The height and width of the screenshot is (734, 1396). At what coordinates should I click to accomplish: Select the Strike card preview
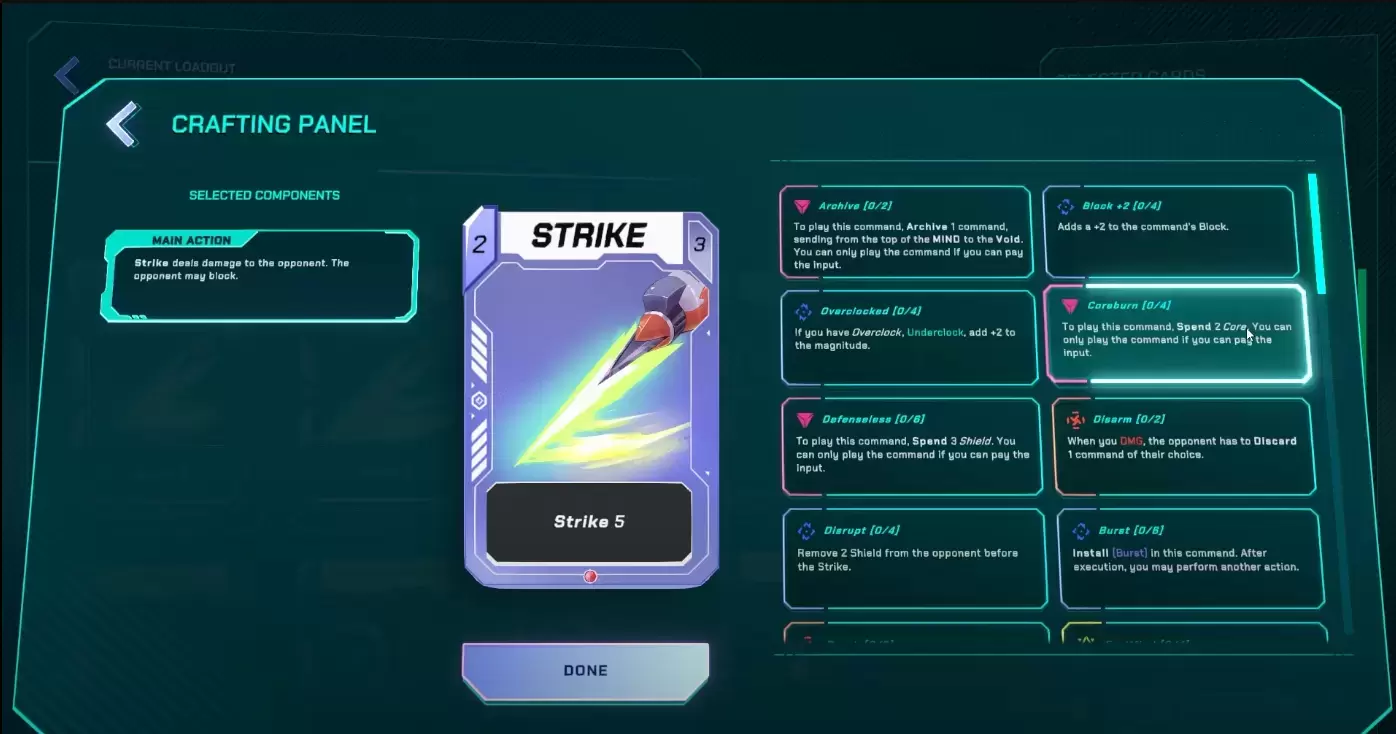click(x=589, y=398)
